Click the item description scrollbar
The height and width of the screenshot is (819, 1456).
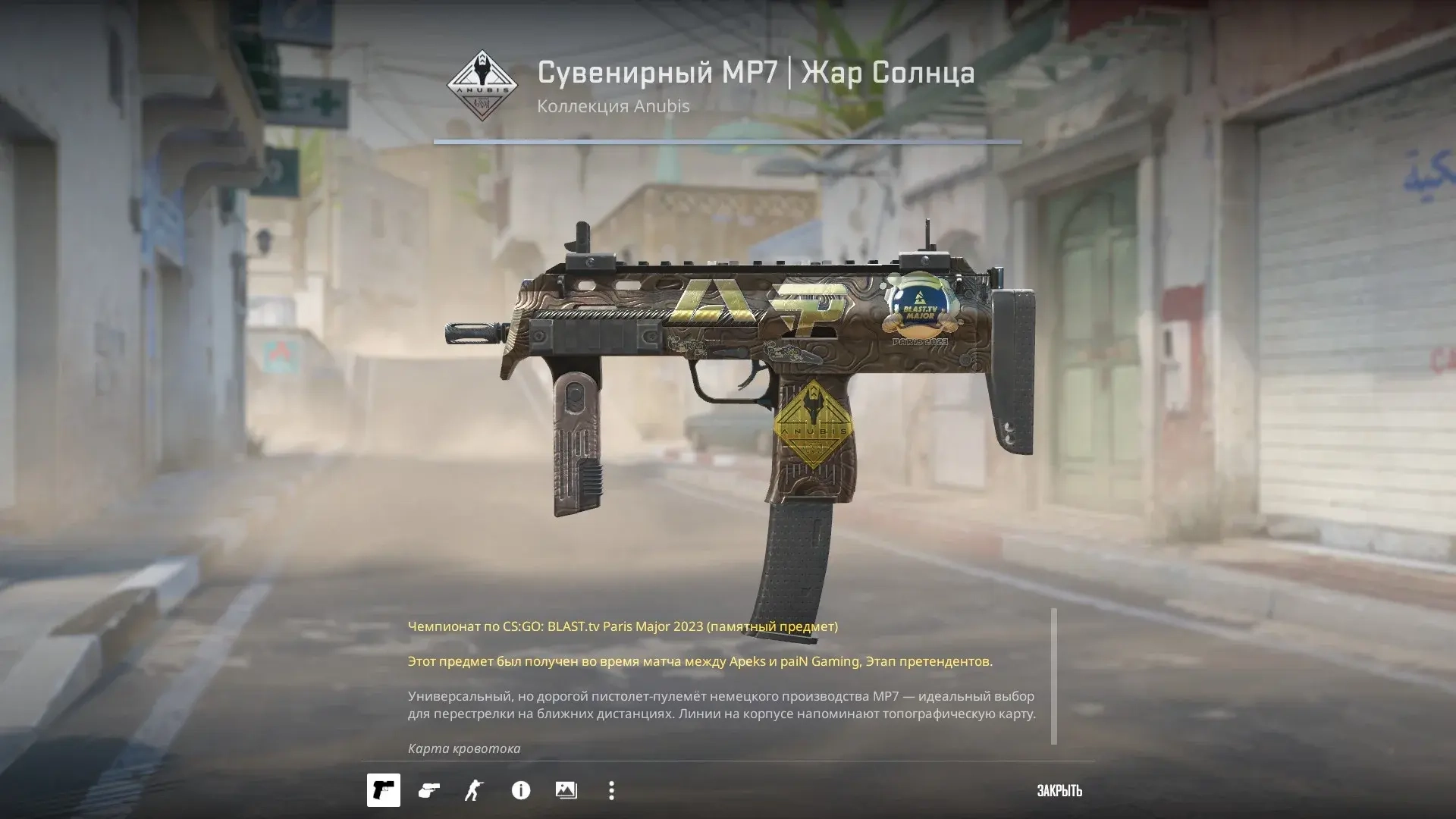coord(1053,676)
